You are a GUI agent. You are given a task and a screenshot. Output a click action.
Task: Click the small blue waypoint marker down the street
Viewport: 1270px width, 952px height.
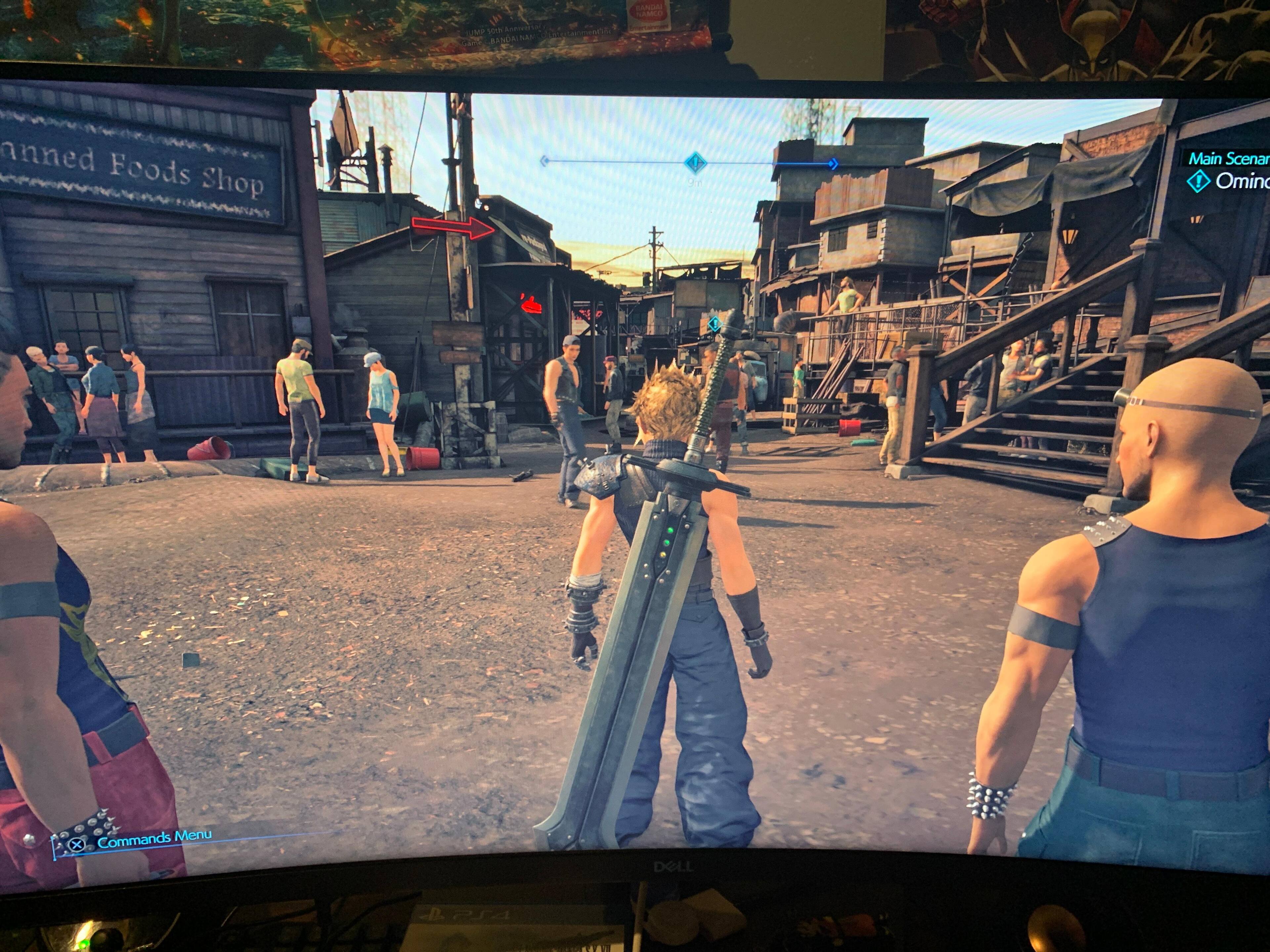coord(714,324)
